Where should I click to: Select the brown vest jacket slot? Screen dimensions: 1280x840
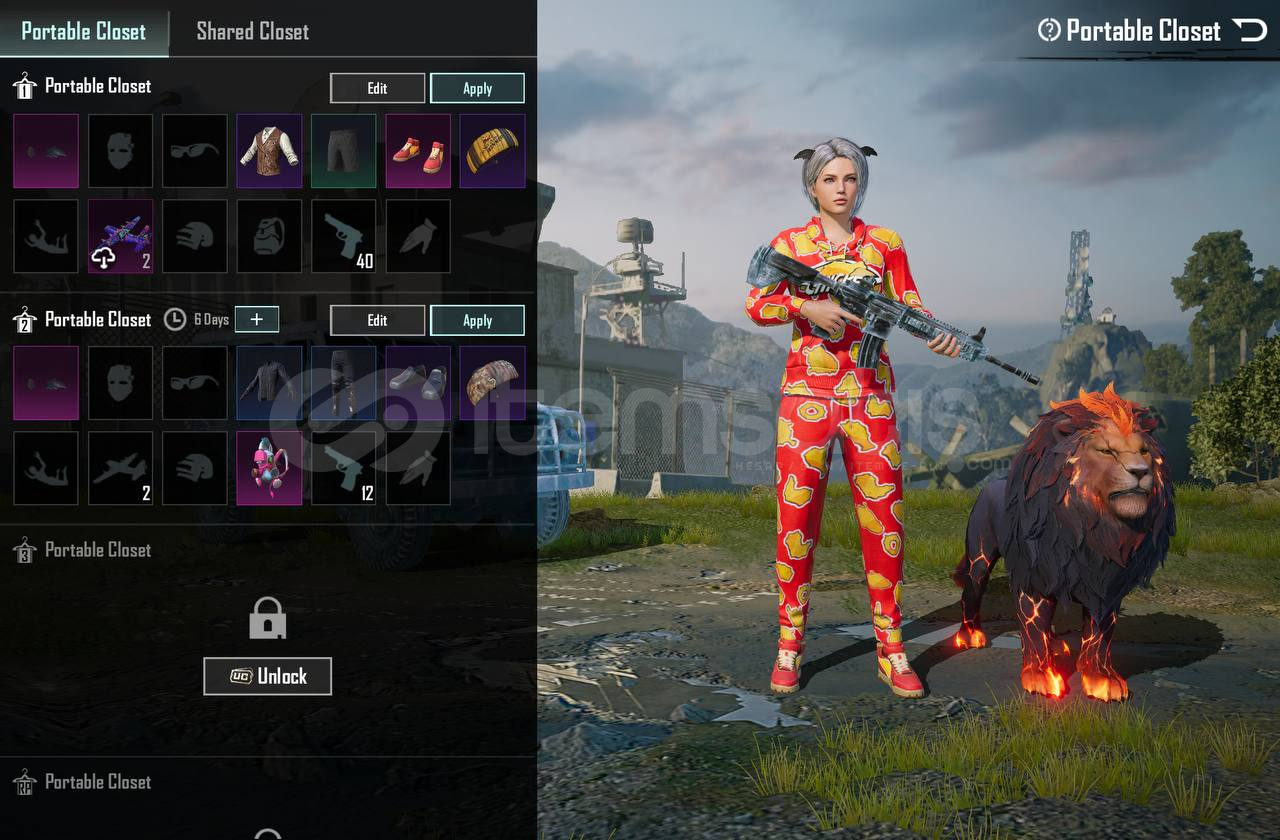pos(269,151)
